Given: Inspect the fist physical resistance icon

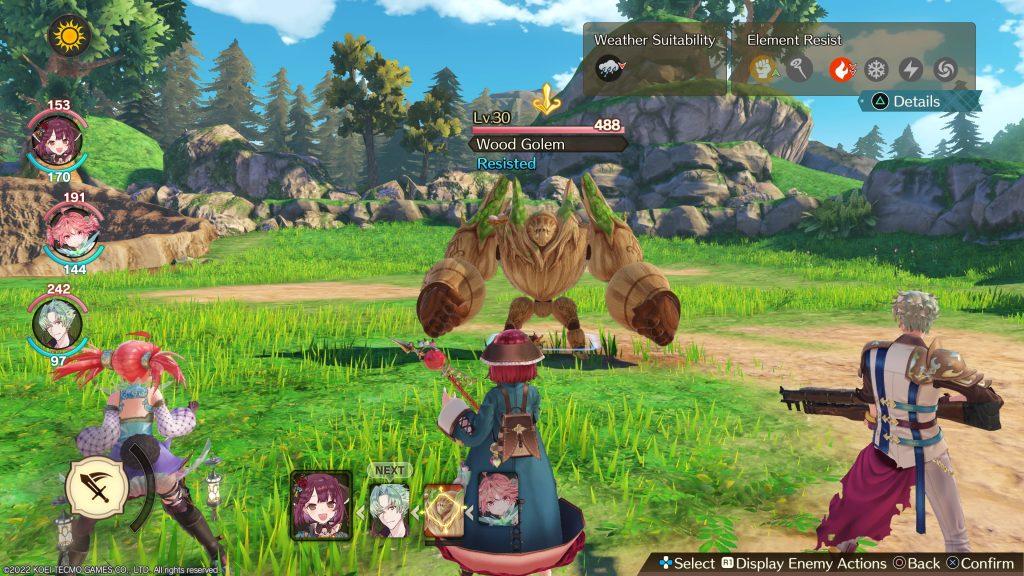Looking at the screenshot, I should (763, 69).
